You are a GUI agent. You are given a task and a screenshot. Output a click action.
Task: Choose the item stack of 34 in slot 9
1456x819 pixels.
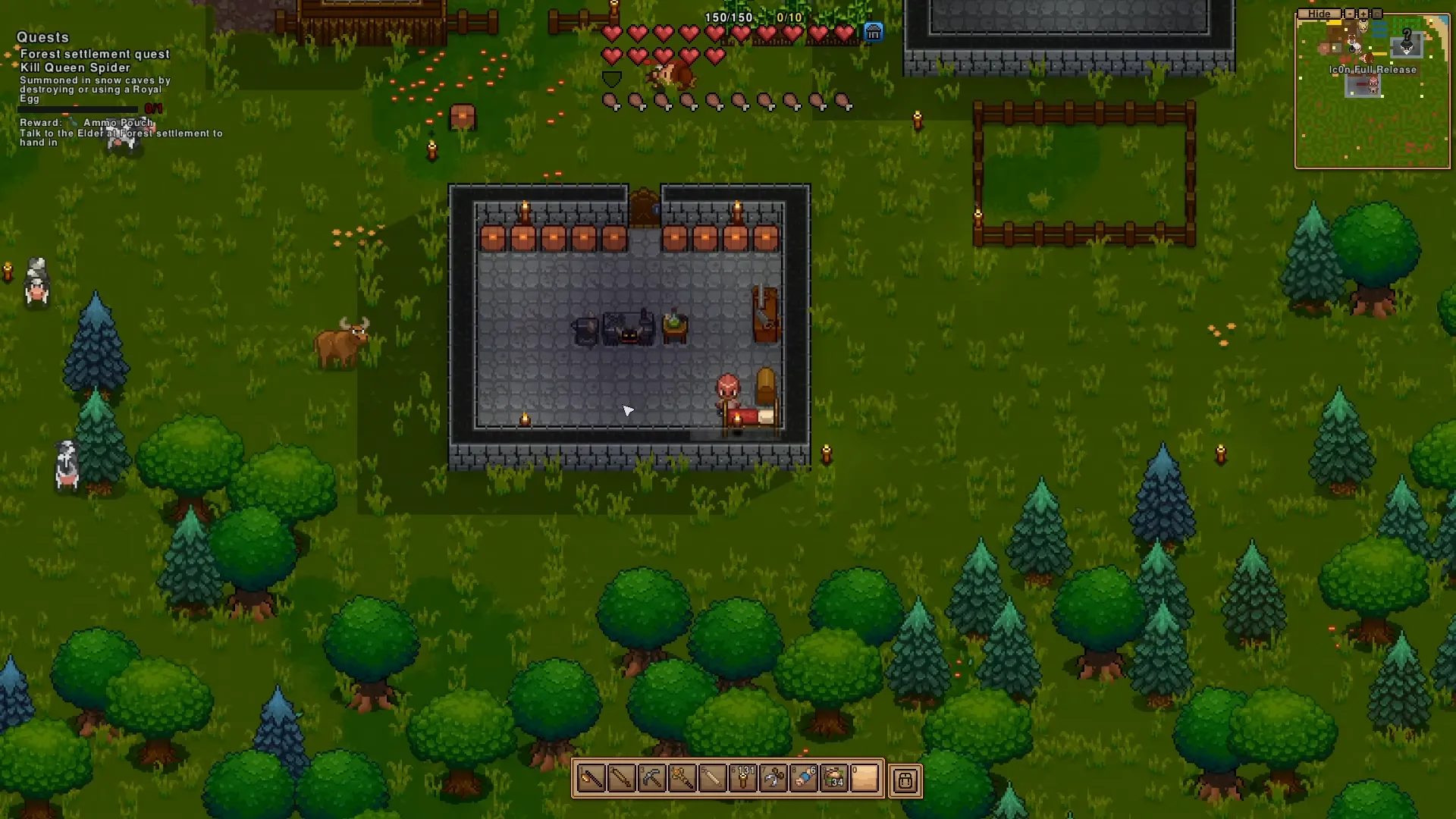(834, 779)
